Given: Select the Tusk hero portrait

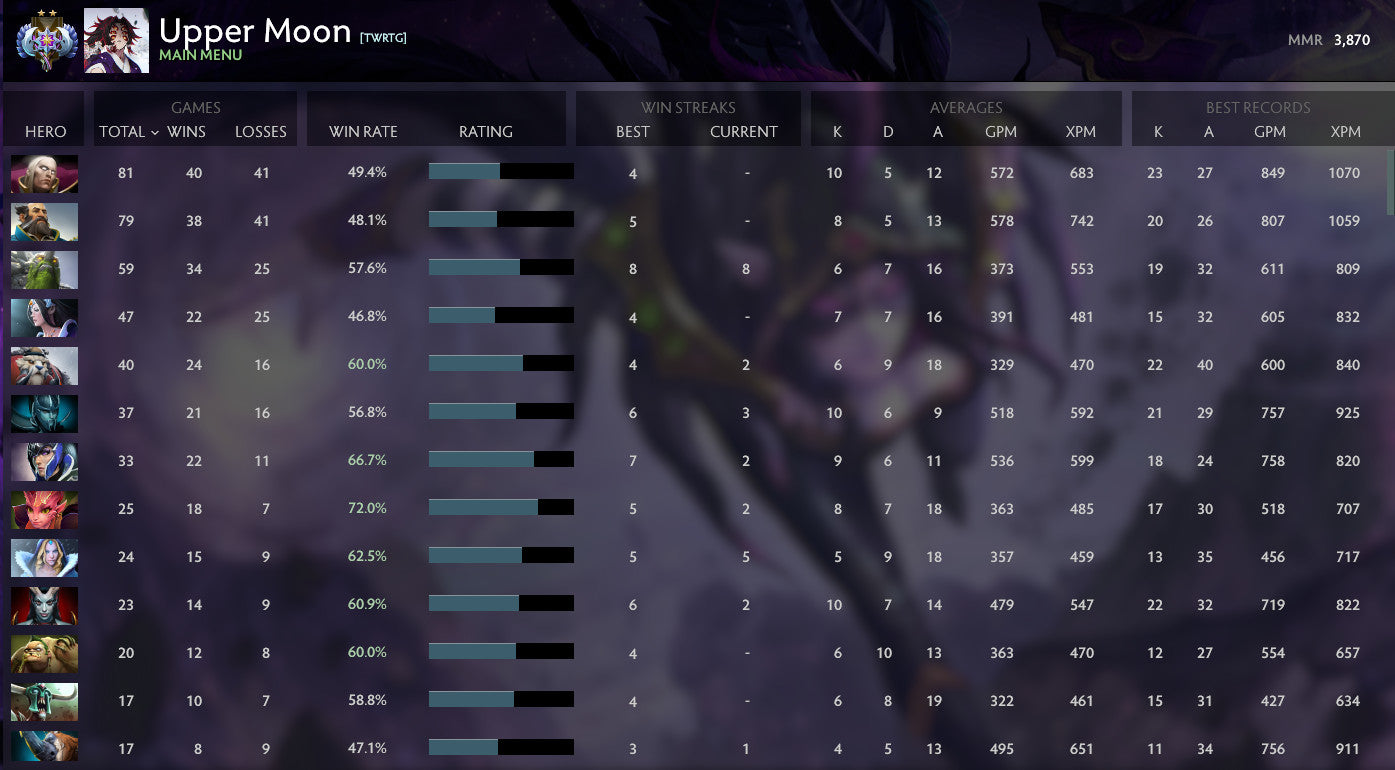Looking at the screenshot, I should click(x=44, y=365).
